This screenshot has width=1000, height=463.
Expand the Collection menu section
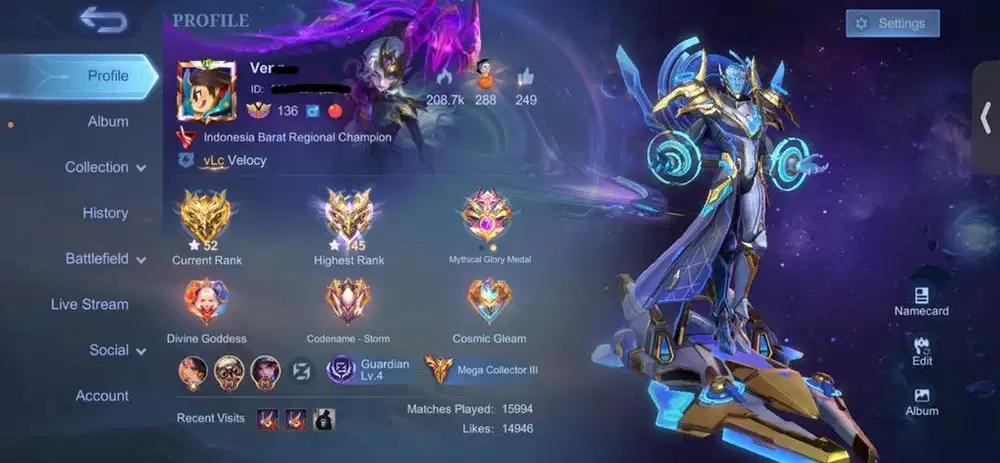click(x=105, y=167)
